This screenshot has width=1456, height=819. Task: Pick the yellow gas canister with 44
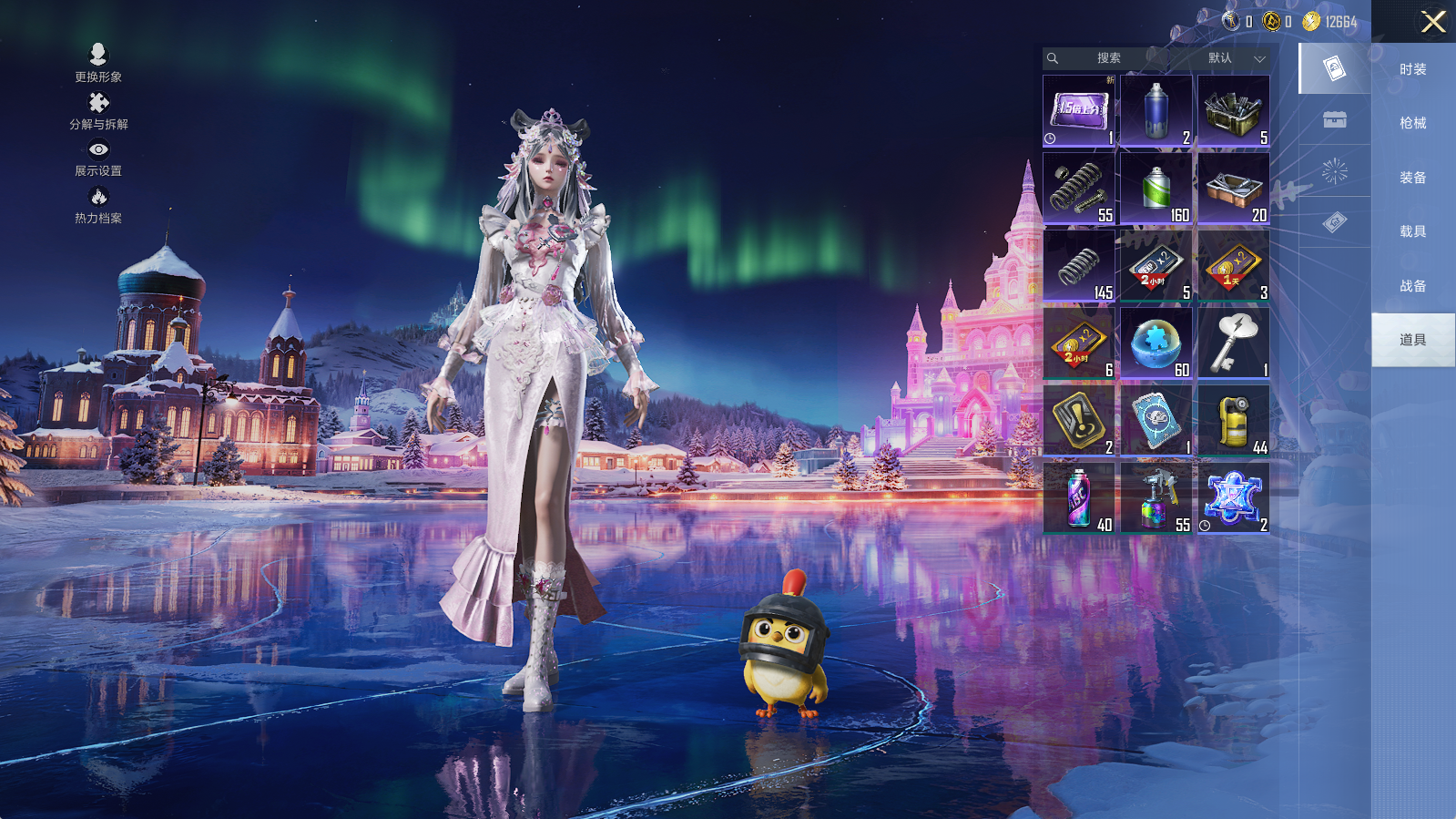pyautogui.click(x=1234, y=420)
